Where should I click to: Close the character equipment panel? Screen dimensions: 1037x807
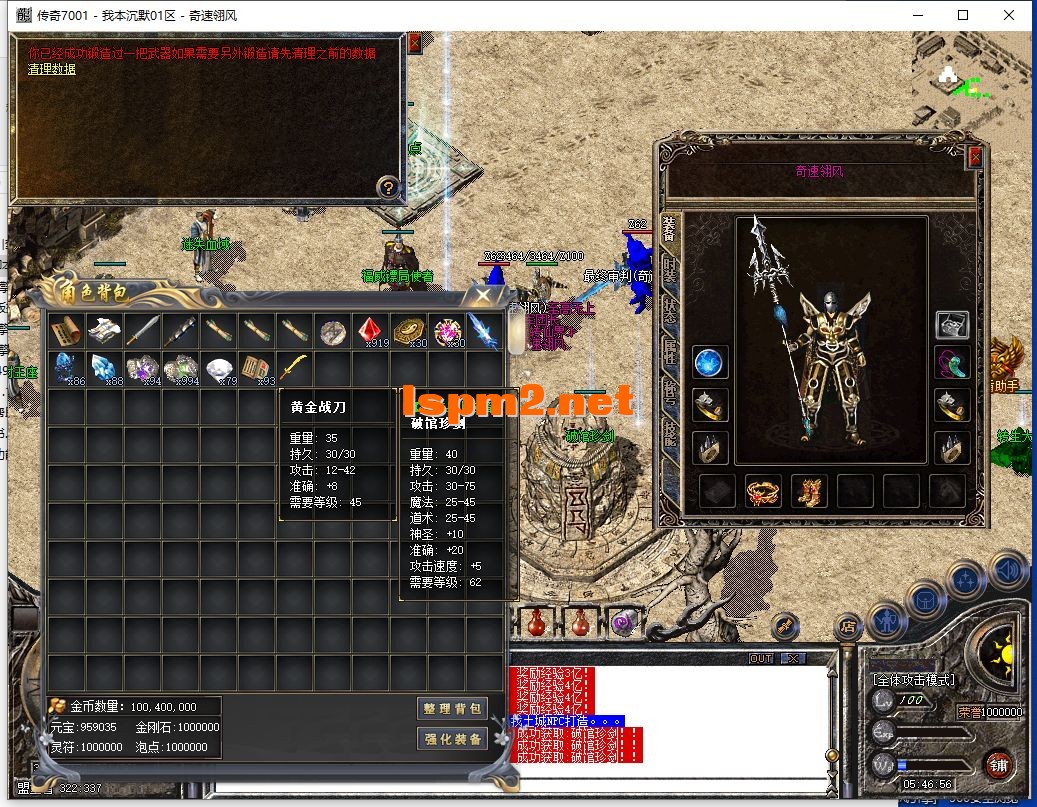(975, 157)
